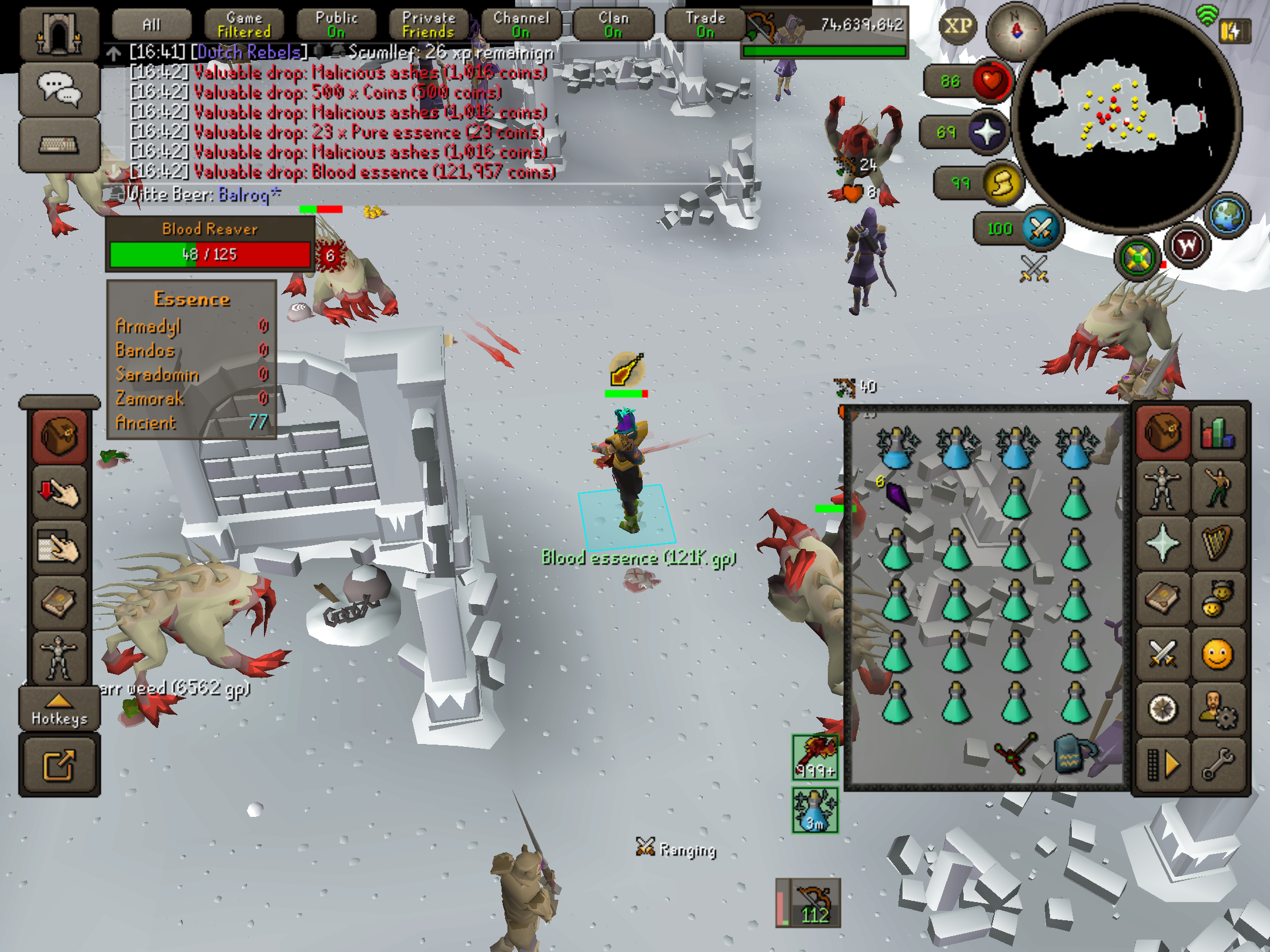The width and height of the screenshot is (1270, 952).
Task: Open the Private Friends chat tab
Action: click(429, 25)
